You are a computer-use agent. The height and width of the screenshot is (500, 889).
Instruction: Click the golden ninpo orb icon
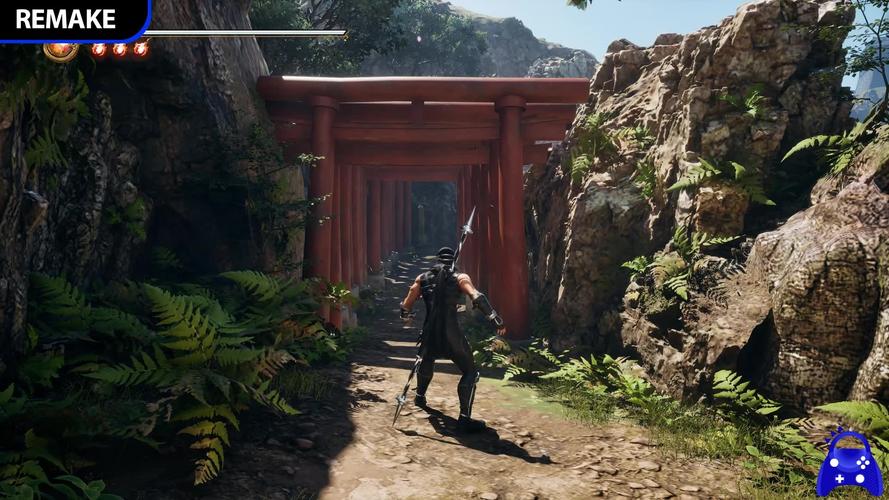click(x=60, y=50)
